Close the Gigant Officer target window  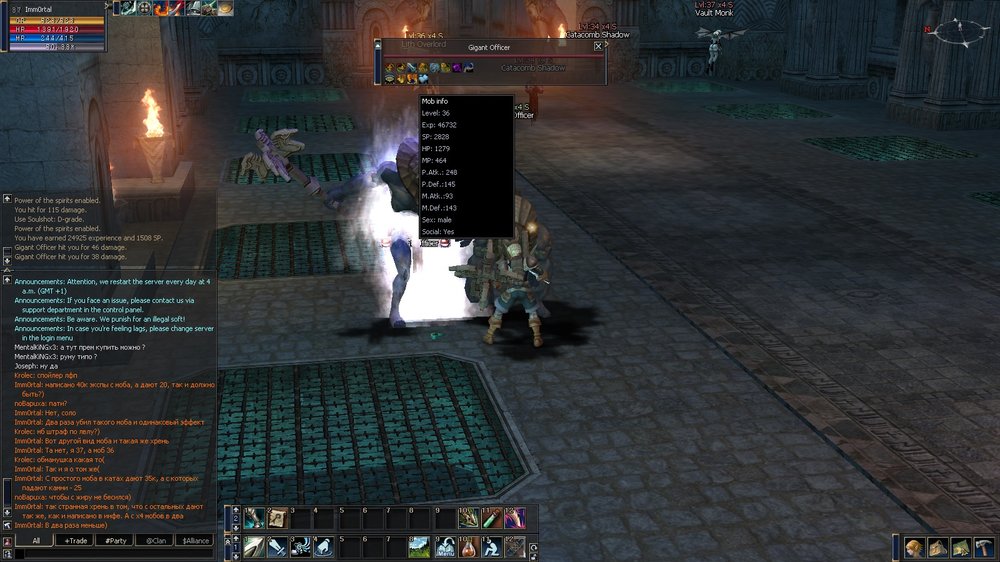598,46
